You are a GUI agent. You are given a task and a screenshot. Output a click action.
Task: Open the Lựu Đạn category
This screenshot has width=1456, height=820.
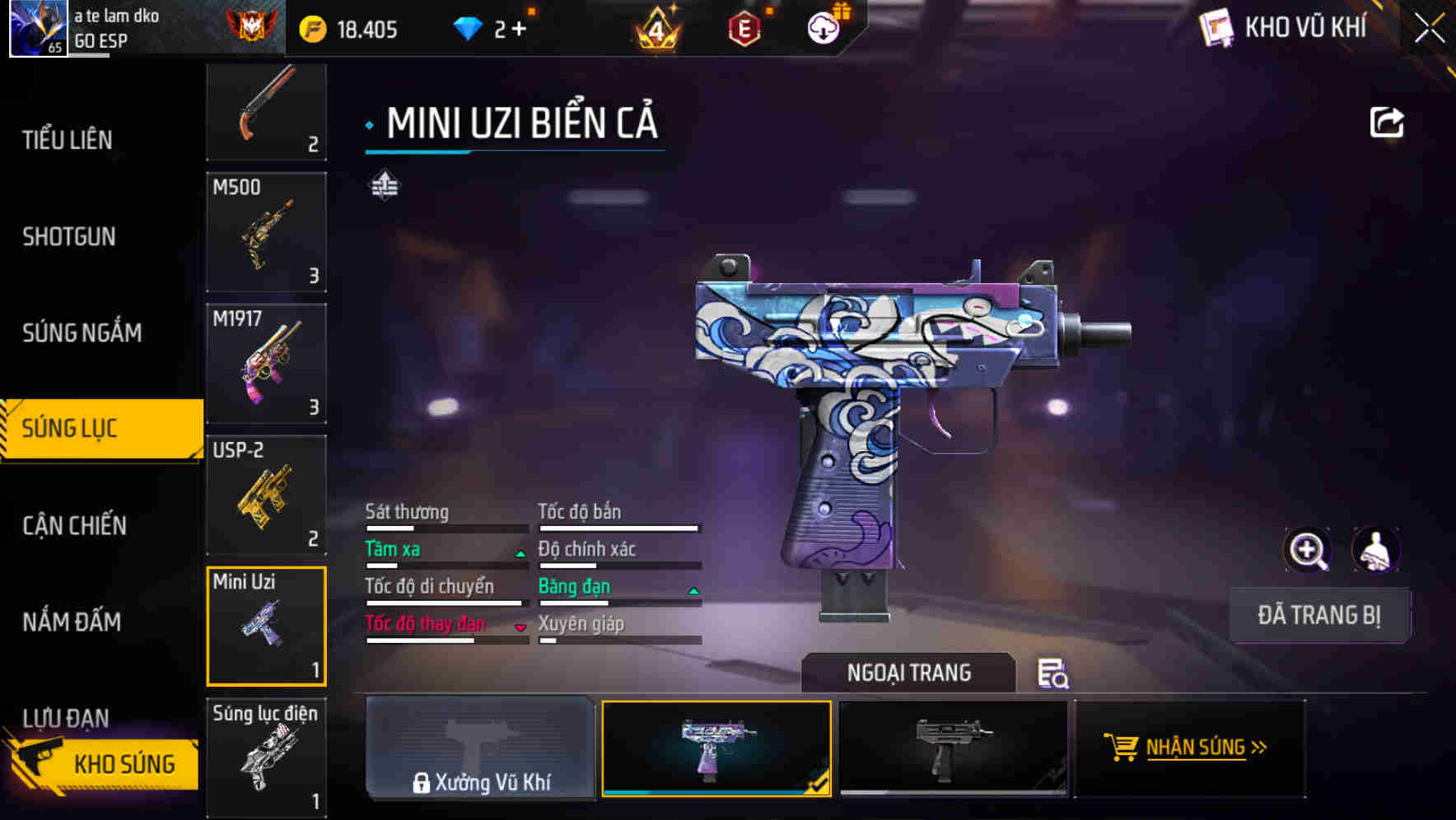click(66, 716)
